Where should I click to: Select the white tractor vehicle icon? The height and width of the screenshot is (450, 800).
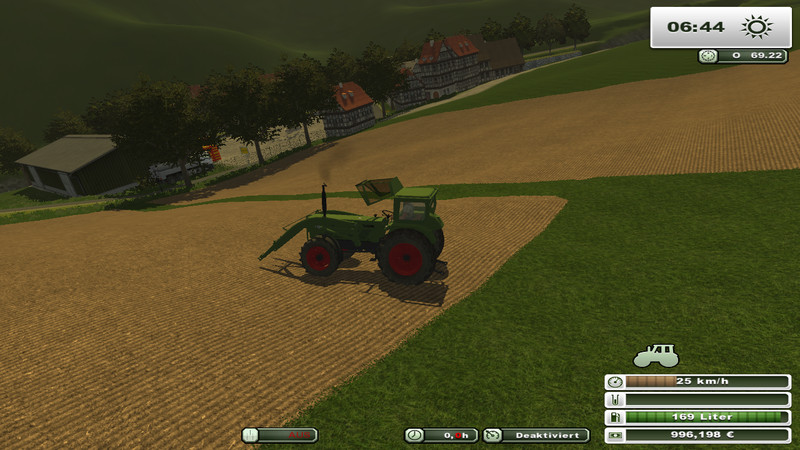click(x=656, y=356)
